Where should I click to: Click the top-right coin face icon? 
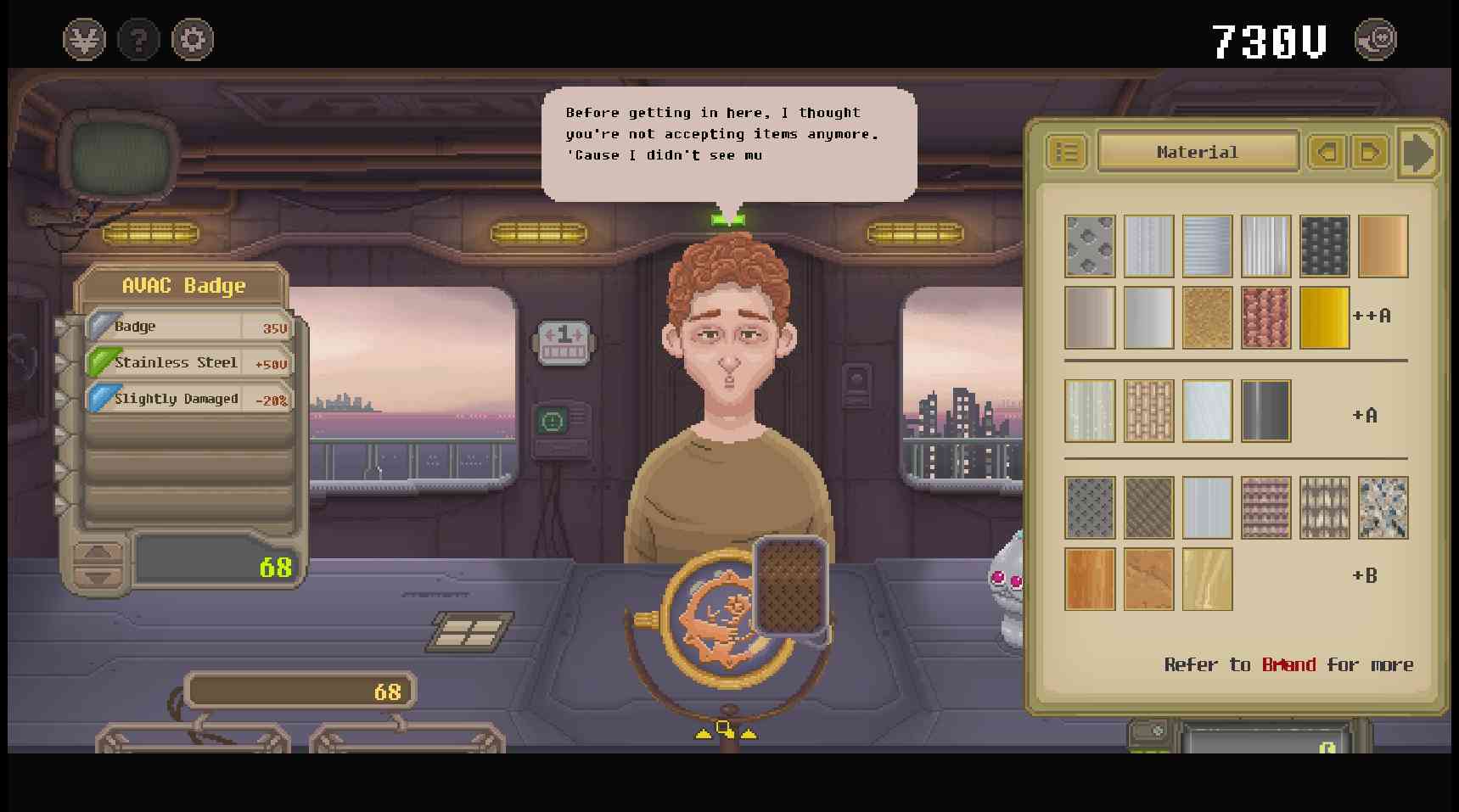(x=1375, y=40)
